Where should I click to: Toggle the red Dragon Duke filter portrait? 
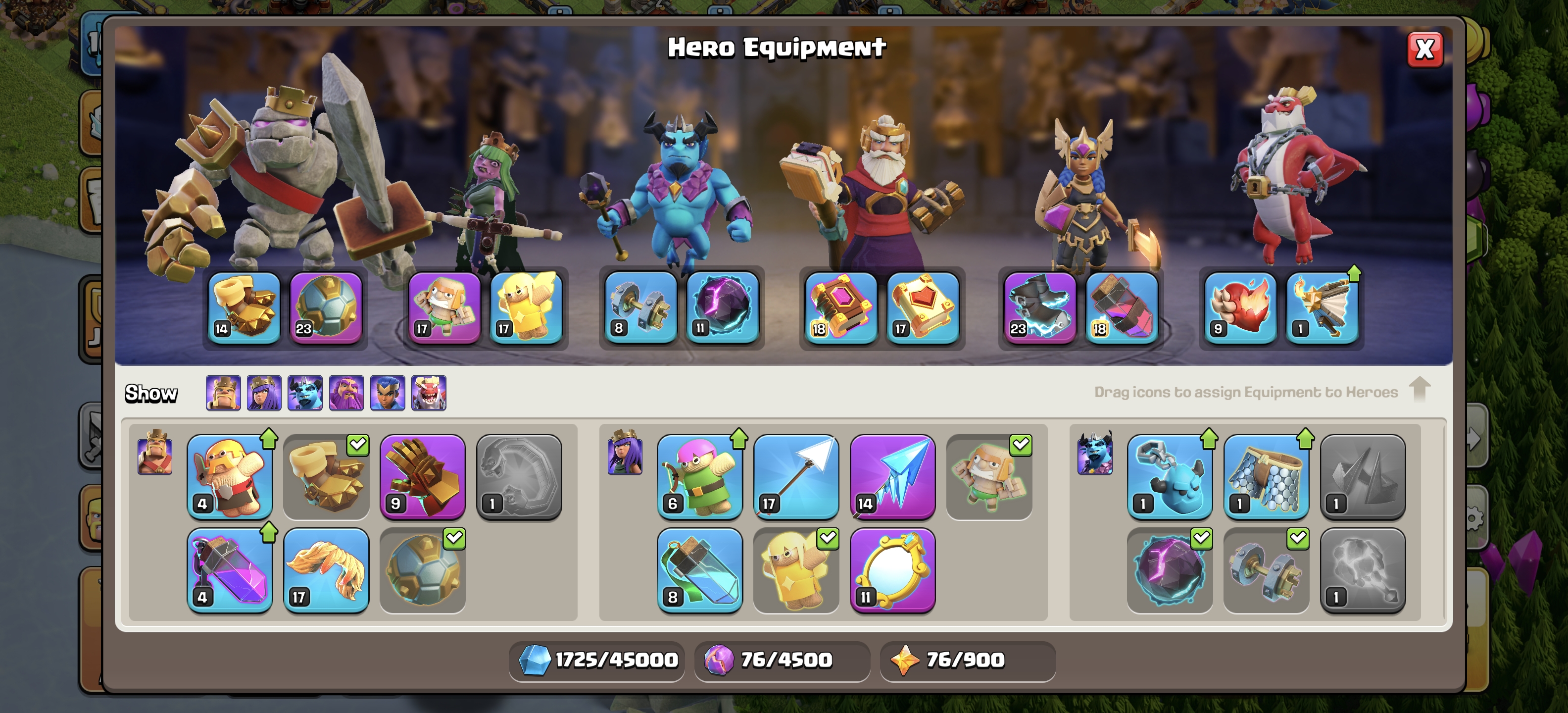pos(429,393)
